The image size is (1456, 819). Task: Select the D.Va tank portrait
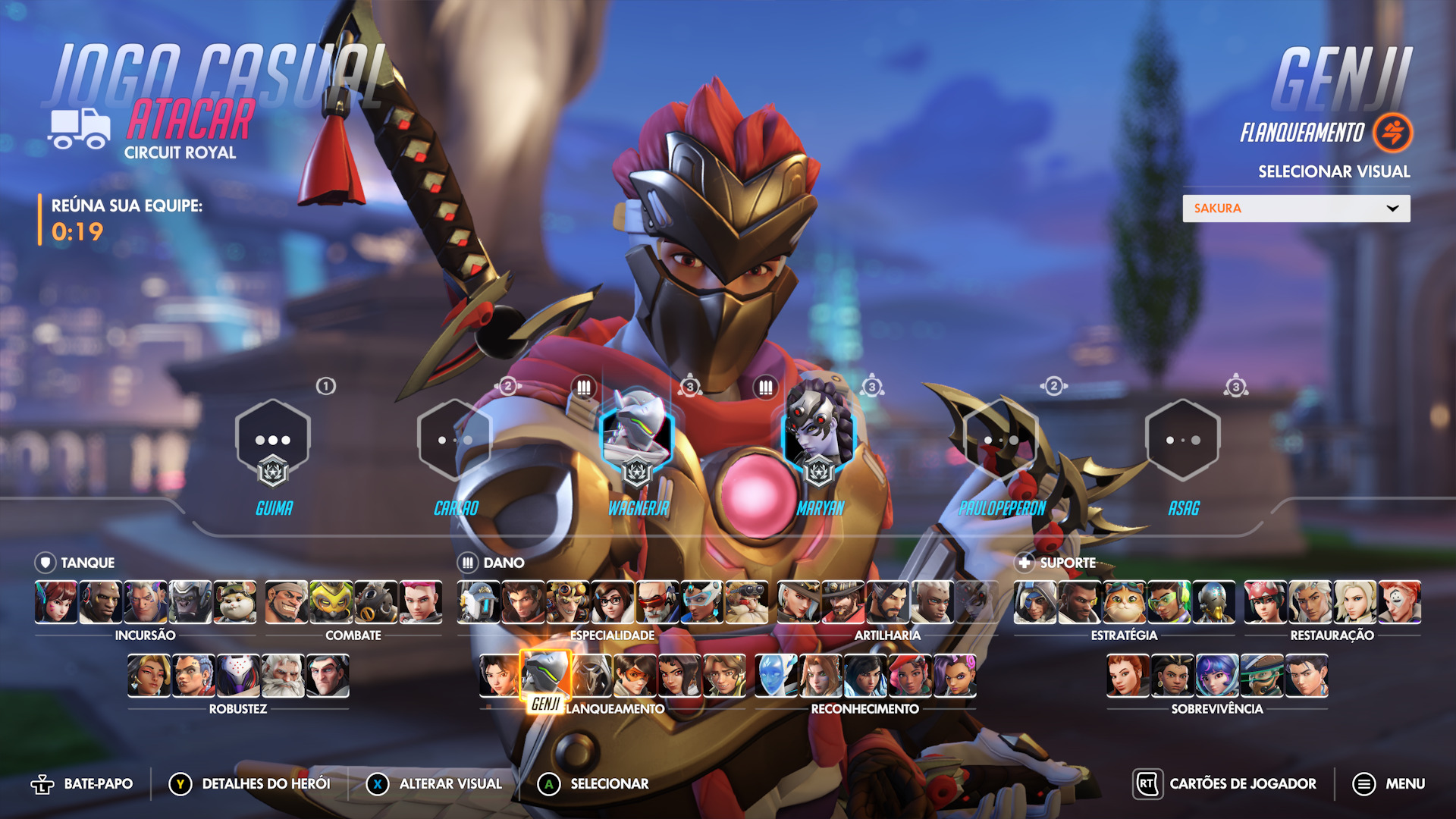pyautogui.click(x=56, y=602)
